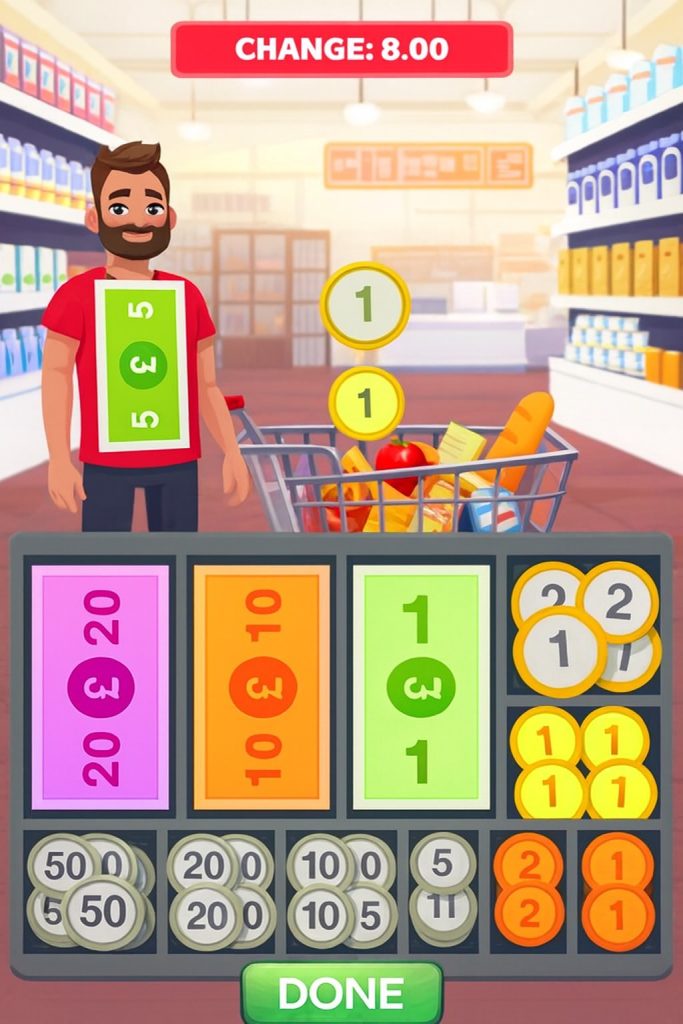This screenshot has width=683, height=1024.
Task: Pick the purple 20 pound note
Action: tap(100, 687)
